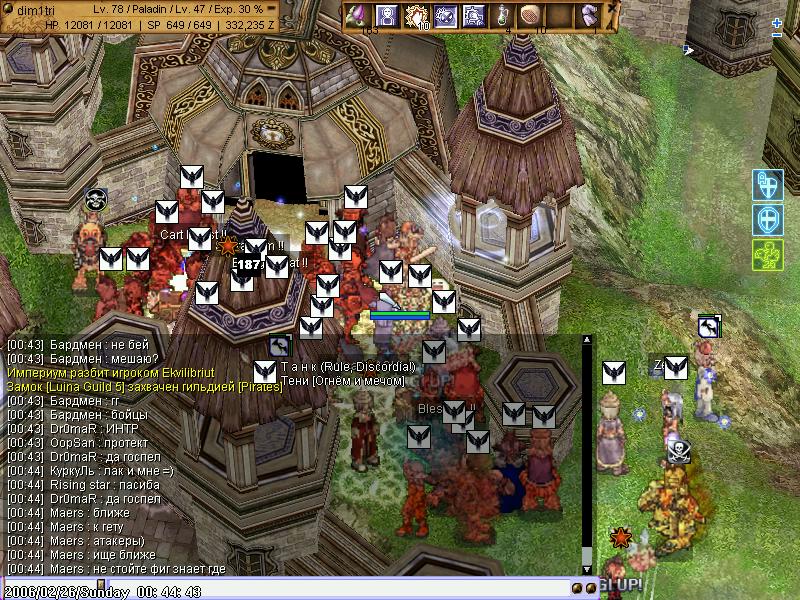800x600 pixels.
Task: Cast the glowing hand skill marked 10
Action: (416, 15)
